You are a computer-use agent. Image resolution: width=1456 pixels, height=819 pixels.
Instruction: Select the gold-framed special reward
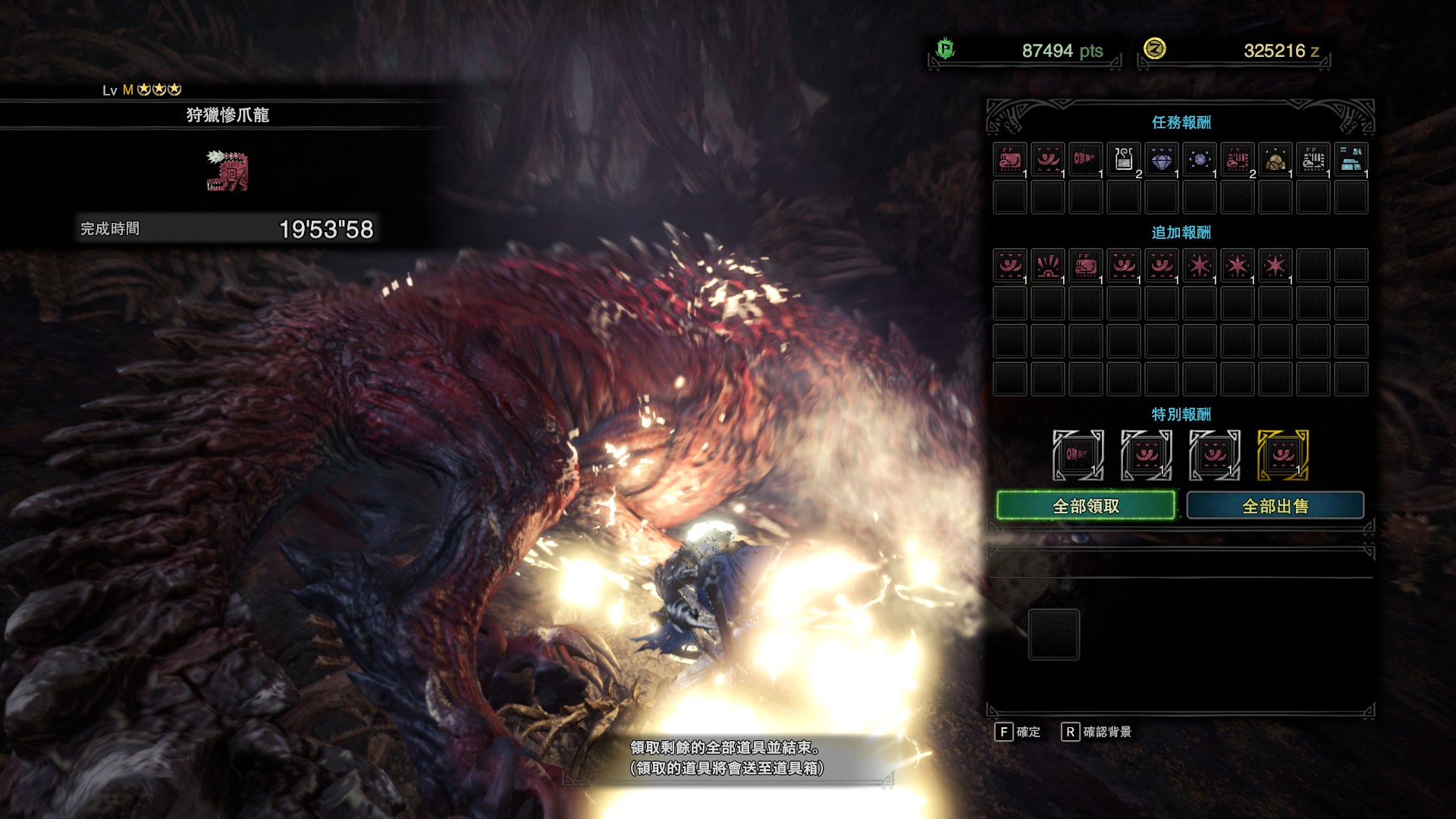click(1283, 455)
